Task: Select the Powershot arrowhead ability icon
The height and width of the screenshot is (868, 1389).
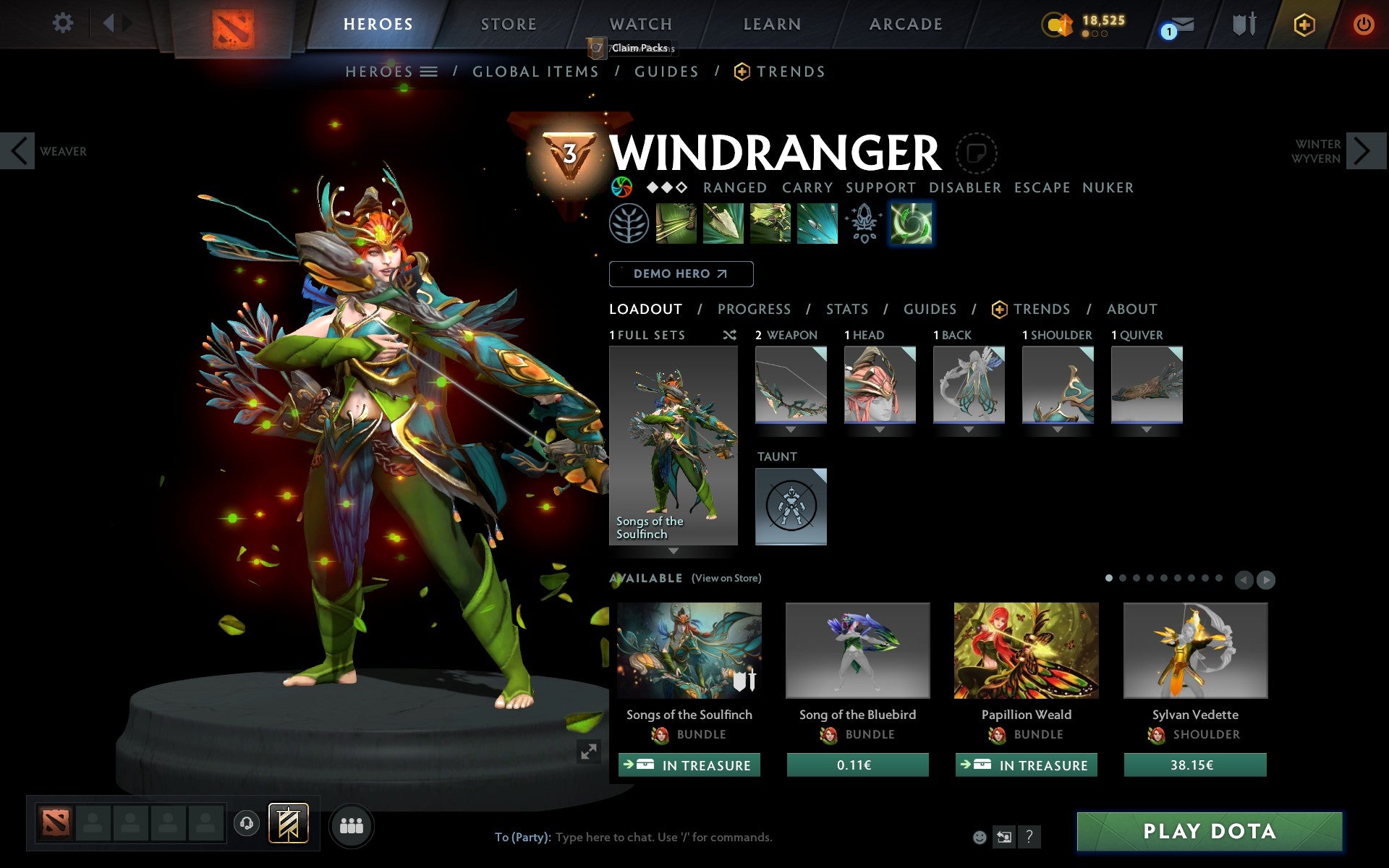Action: [723, 223]
